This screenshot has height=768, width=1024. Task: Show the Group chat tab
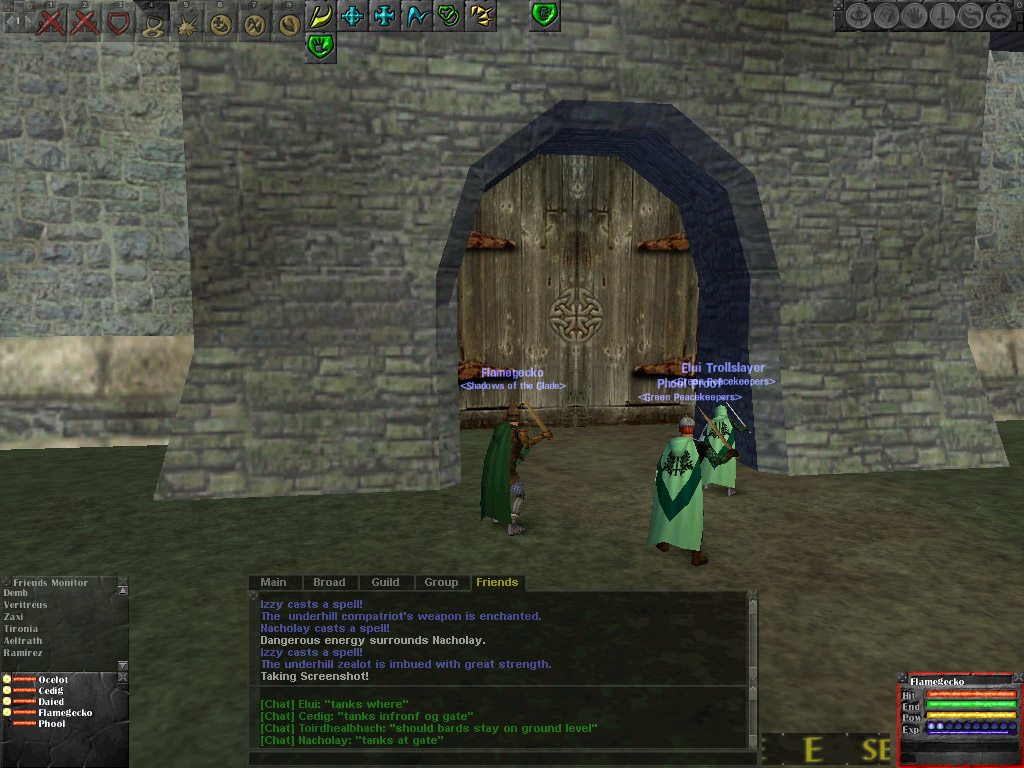pyautogui.click(x=441, y=582)
